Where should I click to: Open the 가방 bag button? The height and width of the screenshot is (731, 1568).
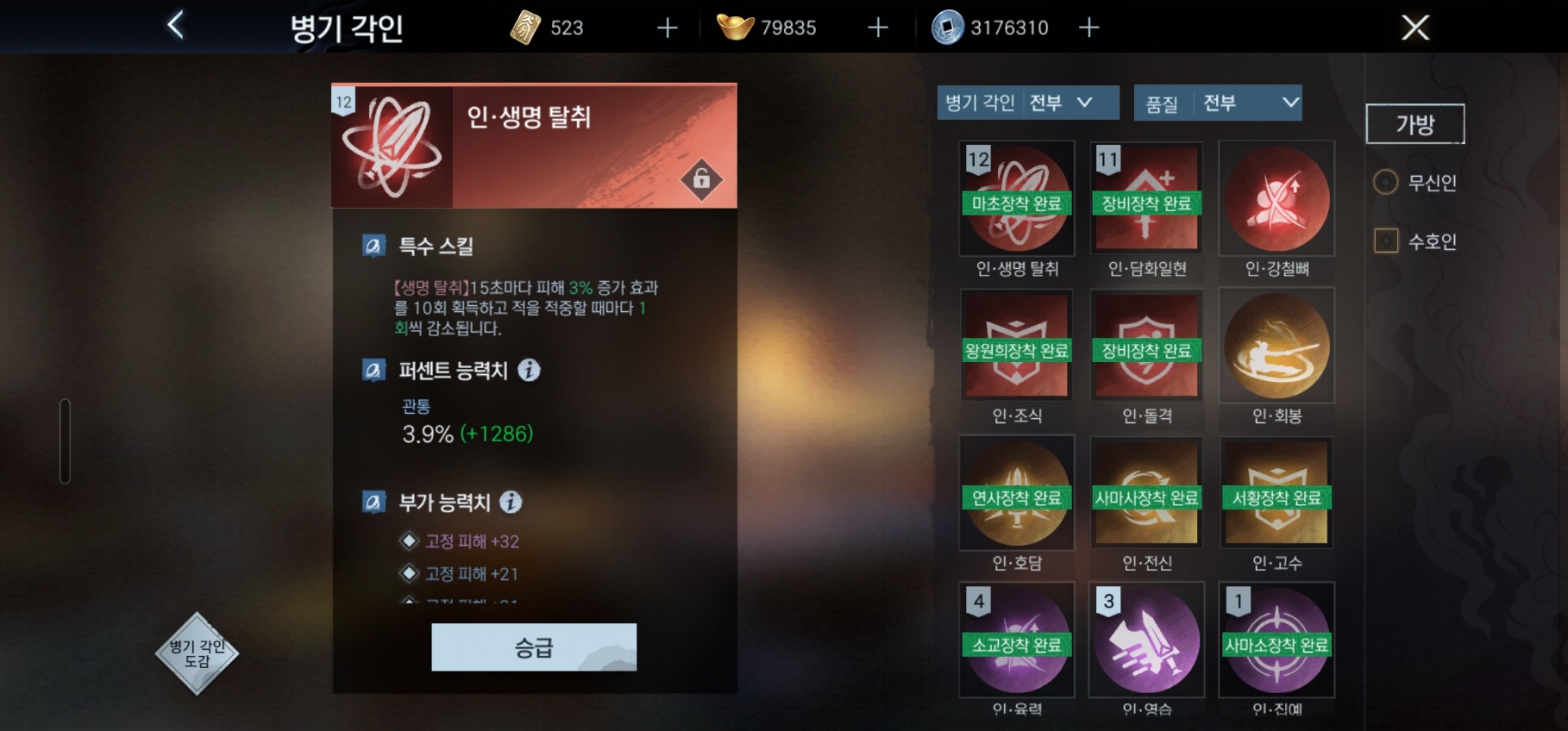[1414, 122]
